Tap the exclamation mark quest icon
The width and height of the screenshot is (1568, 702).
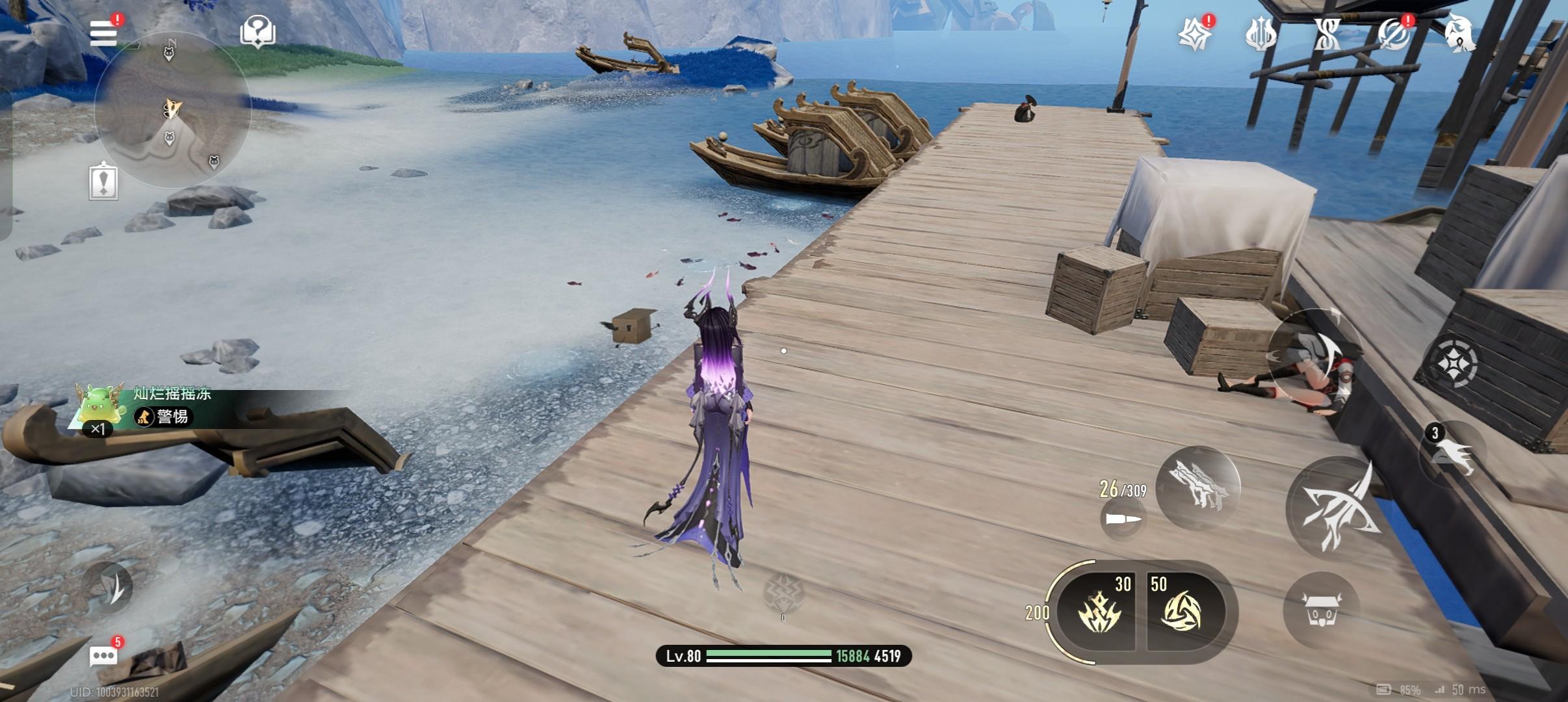point(103,181)
